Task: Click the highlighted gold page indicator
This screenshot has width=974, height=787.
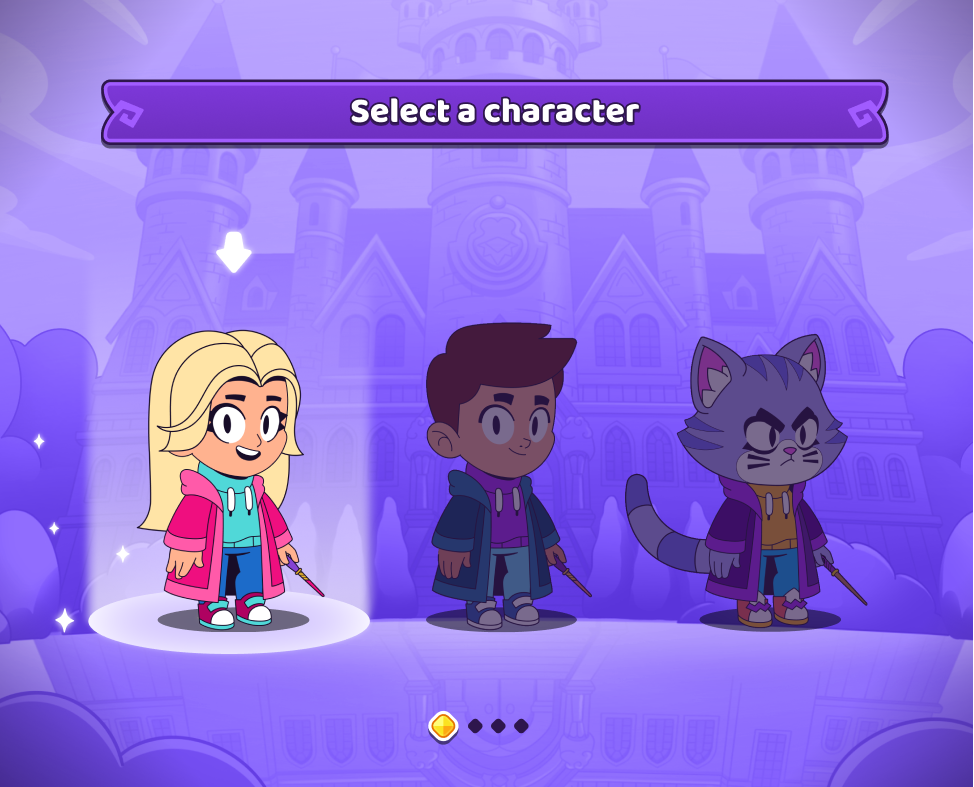Action: click(444, 726)
